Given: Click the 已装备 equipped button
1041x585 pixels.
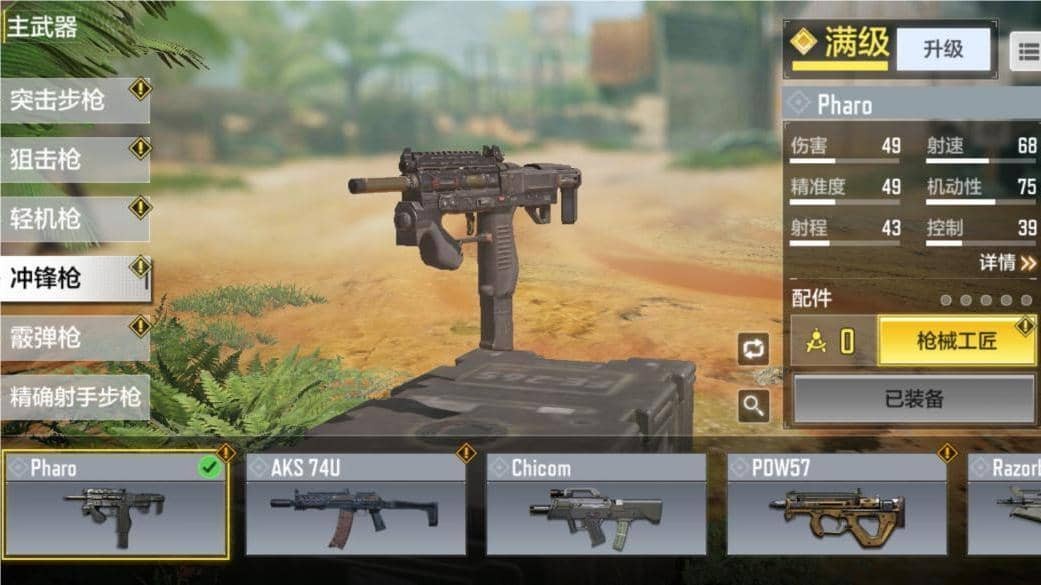Looking at the screenshot, I should click(914, 399).
